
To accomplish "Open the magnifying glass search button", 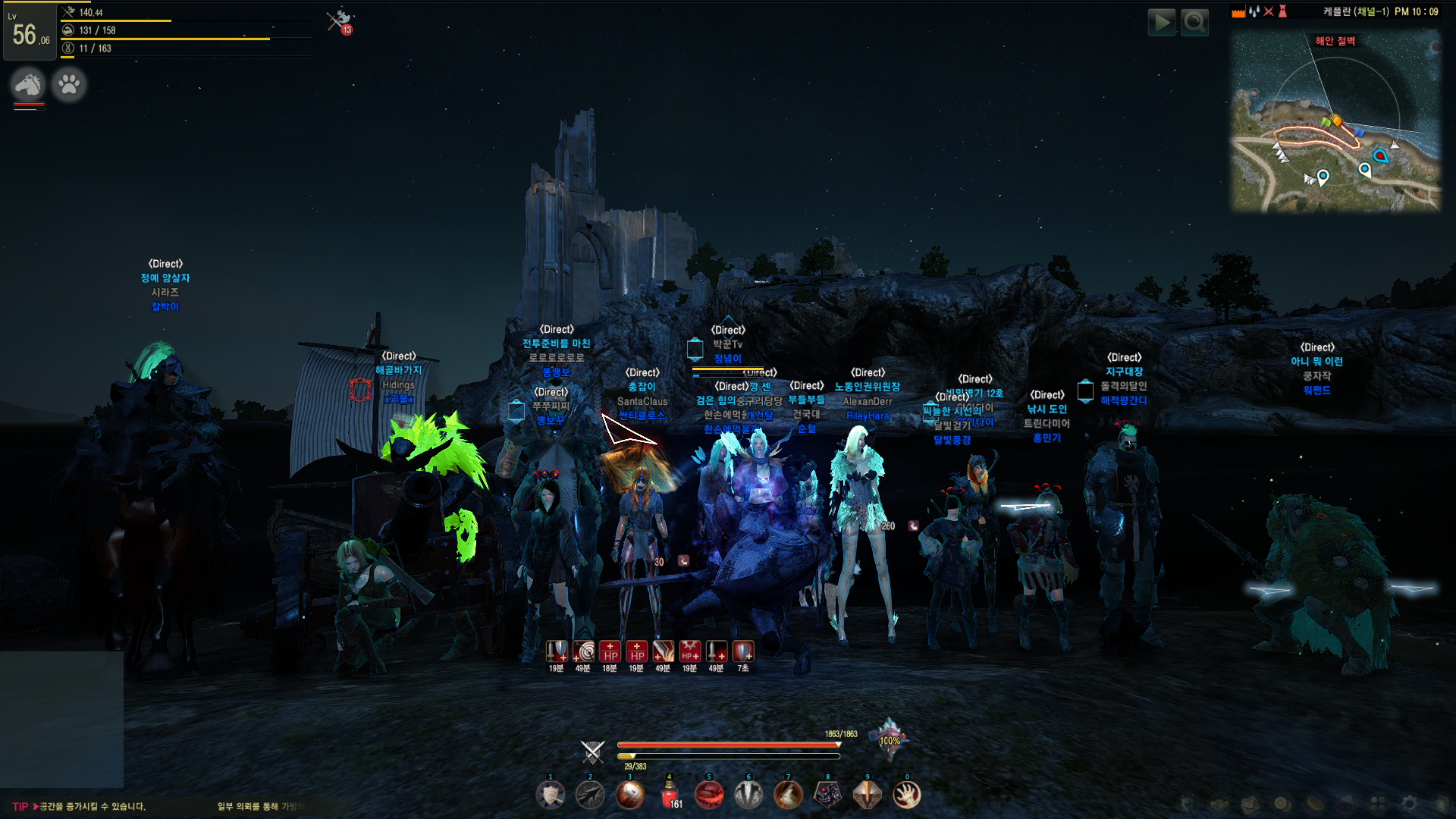I will 1195,23.
